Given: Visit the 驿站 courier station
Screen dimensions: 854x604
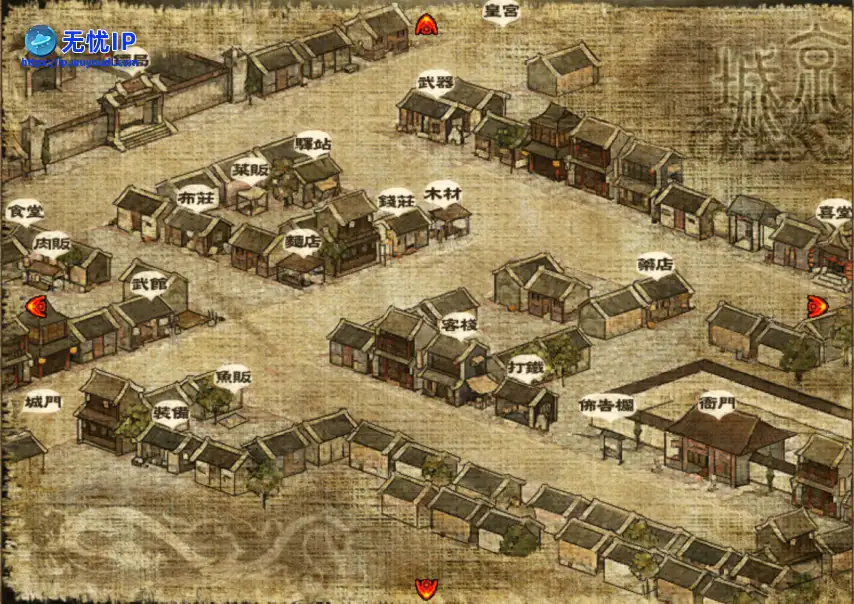Looking at the screenshot, I should coord(313,144).
